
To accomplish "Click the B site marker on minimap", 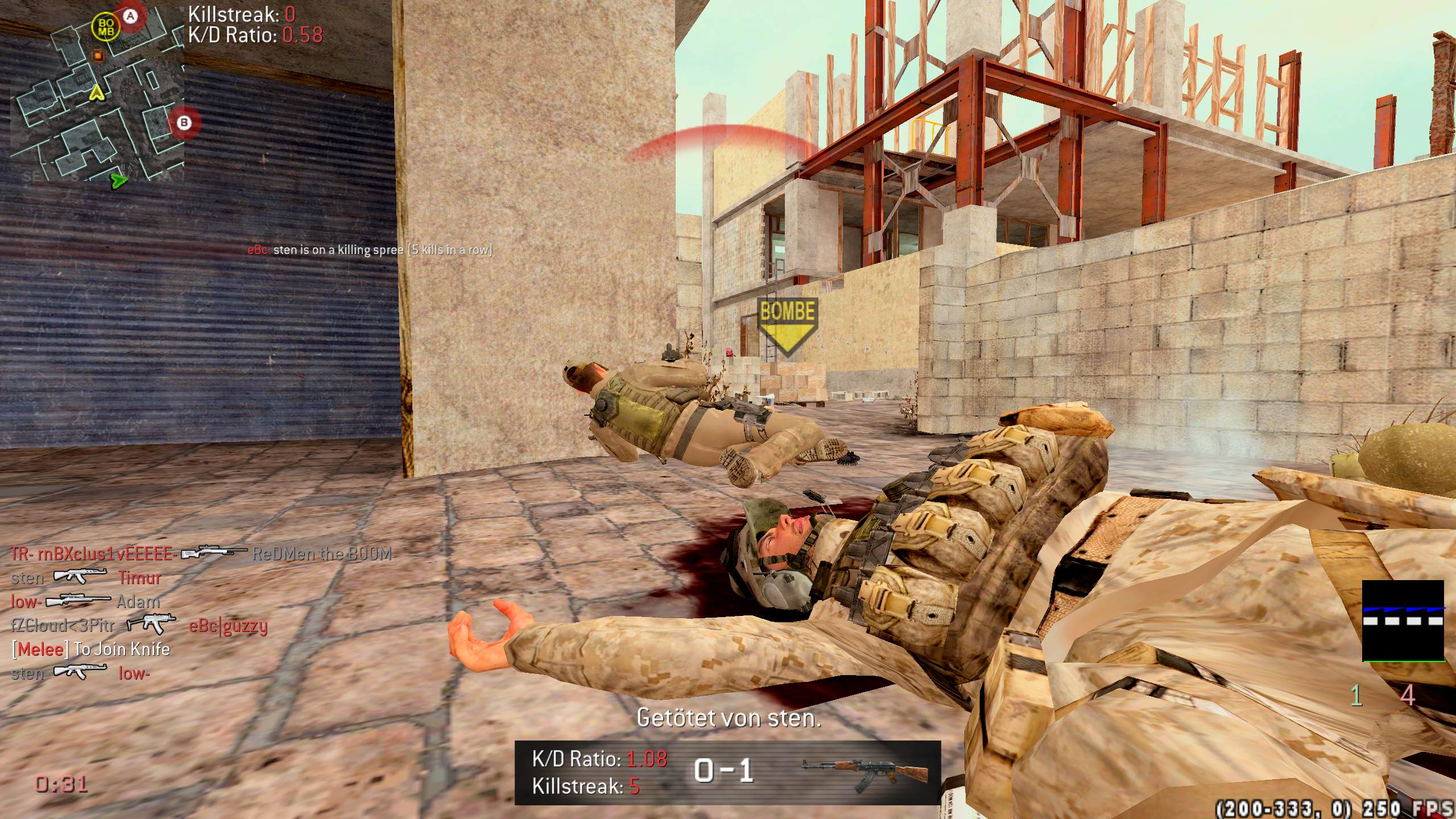I will pyautogui.click(x=183, y=122).
